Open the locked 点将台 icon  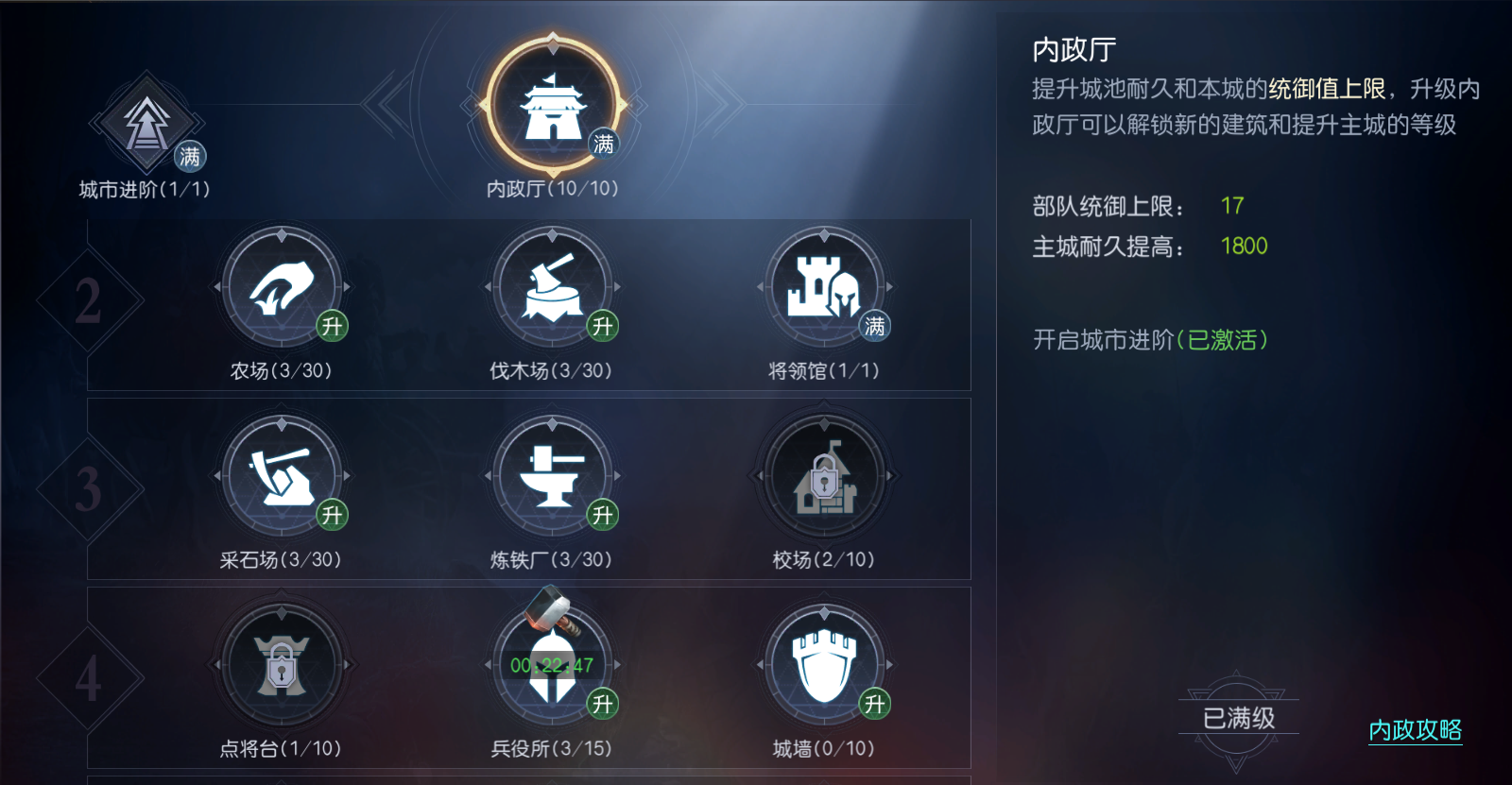[283, 666]
